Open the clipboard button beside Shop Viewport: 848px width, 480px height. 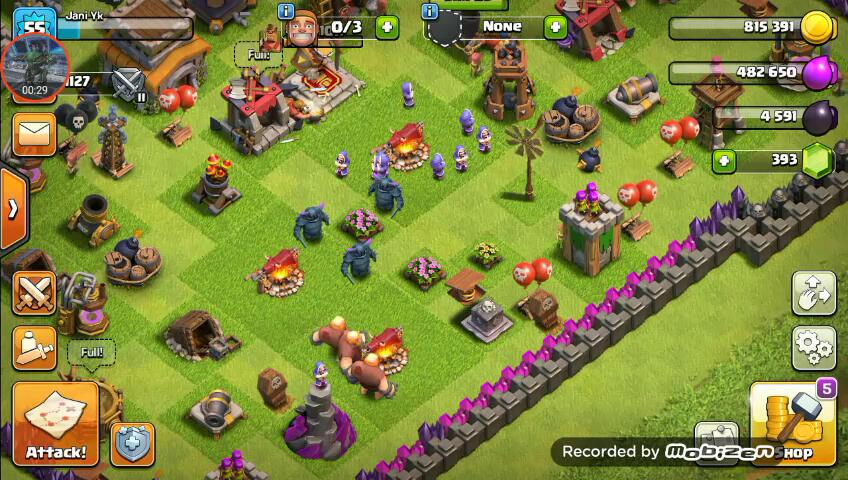tap(716, 441)
